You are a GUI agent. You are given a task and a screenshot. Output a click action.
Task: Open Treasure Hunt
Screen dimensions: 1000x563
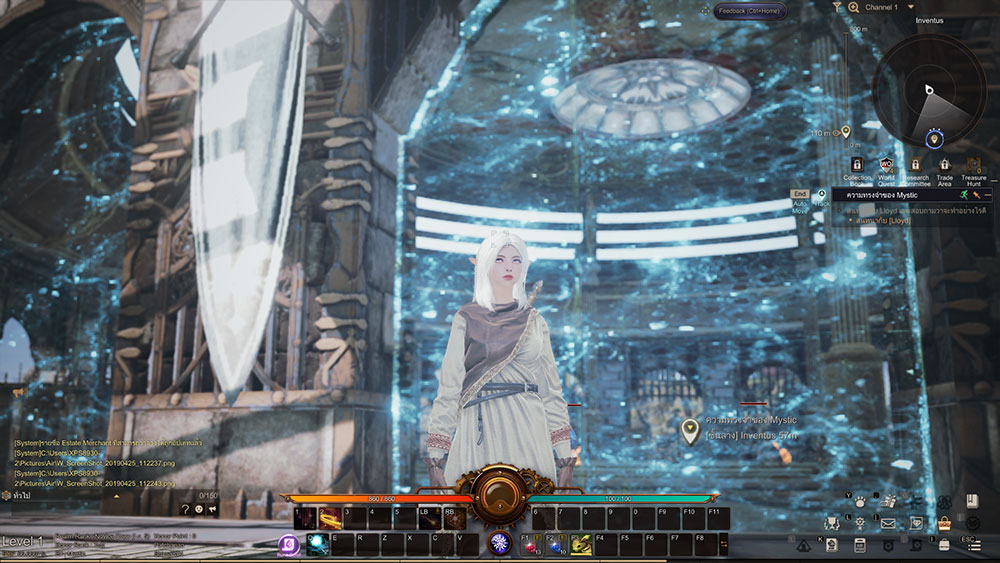(973, 165)
